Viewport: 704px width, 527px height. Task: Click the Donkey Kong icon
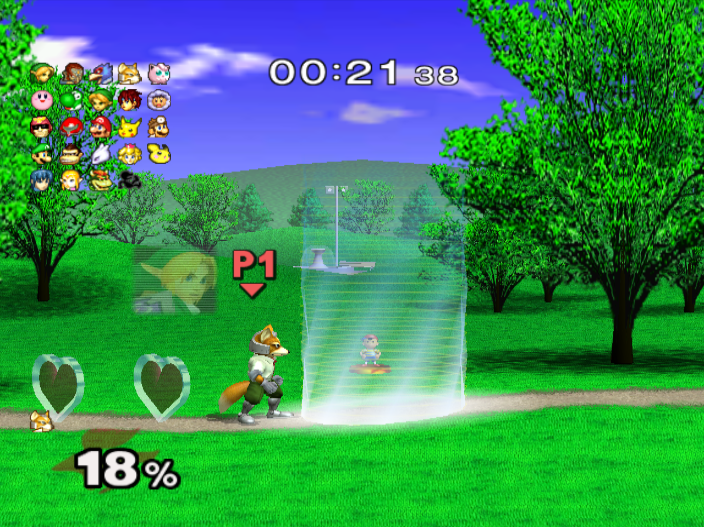pos(71,154)
